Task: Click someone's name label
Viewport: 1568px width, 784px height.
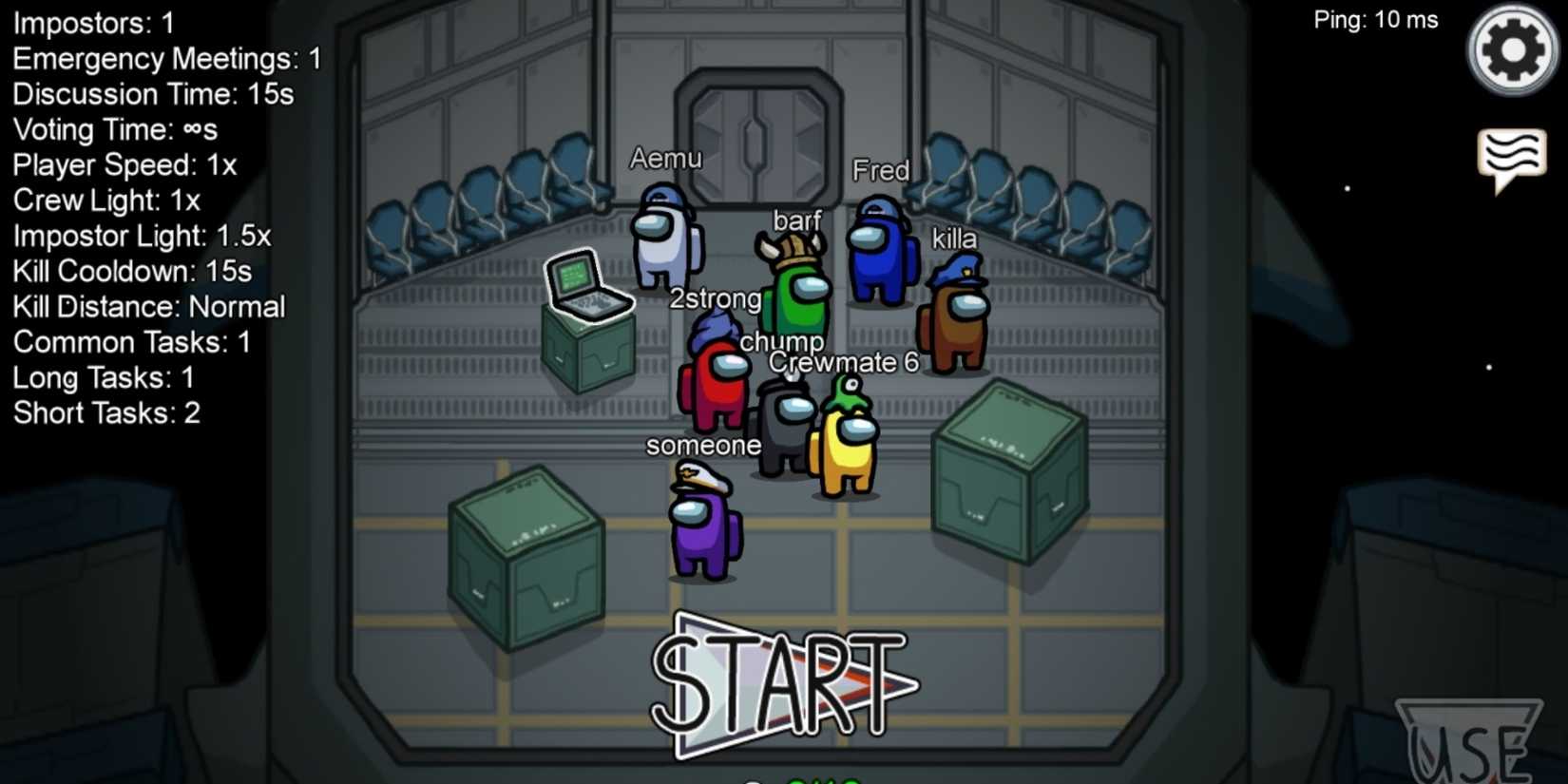Action: pos(704,445)
